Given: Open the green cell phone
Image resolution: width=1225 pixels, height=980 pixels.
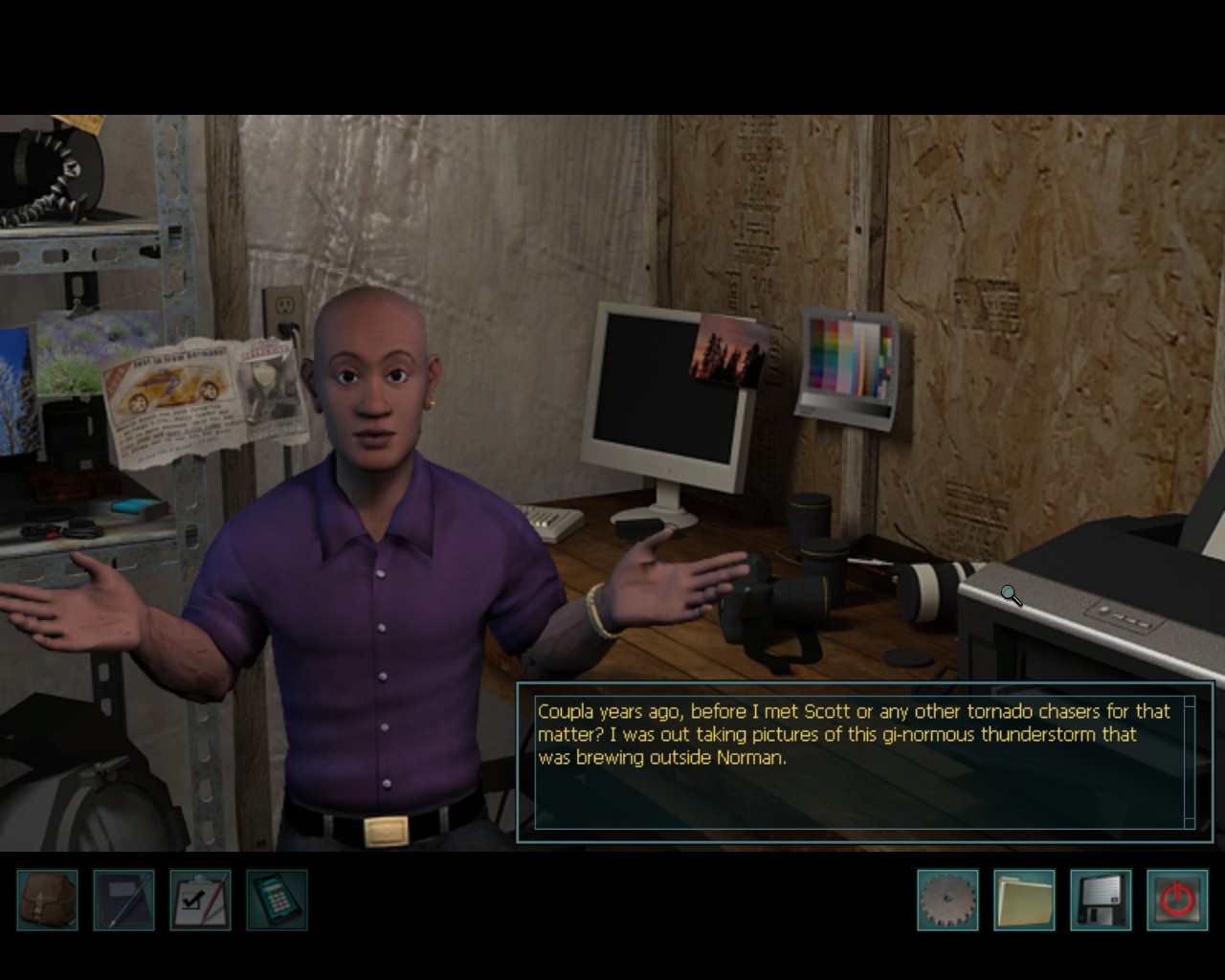Looking at the screenshot, I should 277,900.
